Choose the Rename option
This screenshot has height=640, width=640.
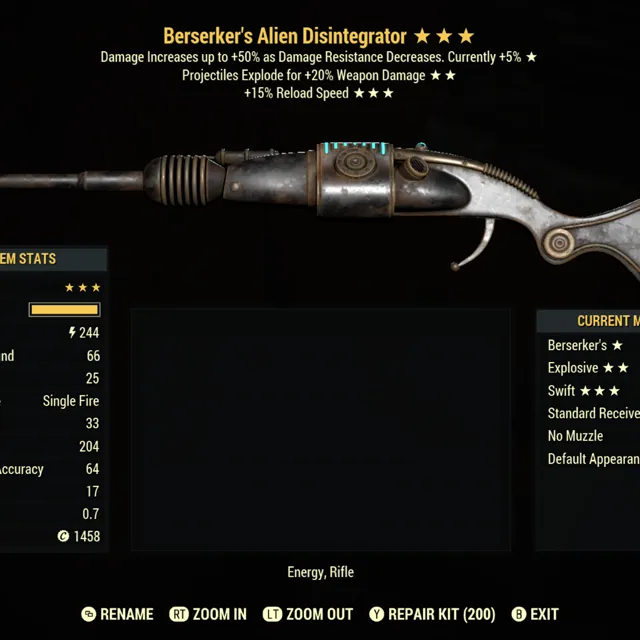point(118,614)
